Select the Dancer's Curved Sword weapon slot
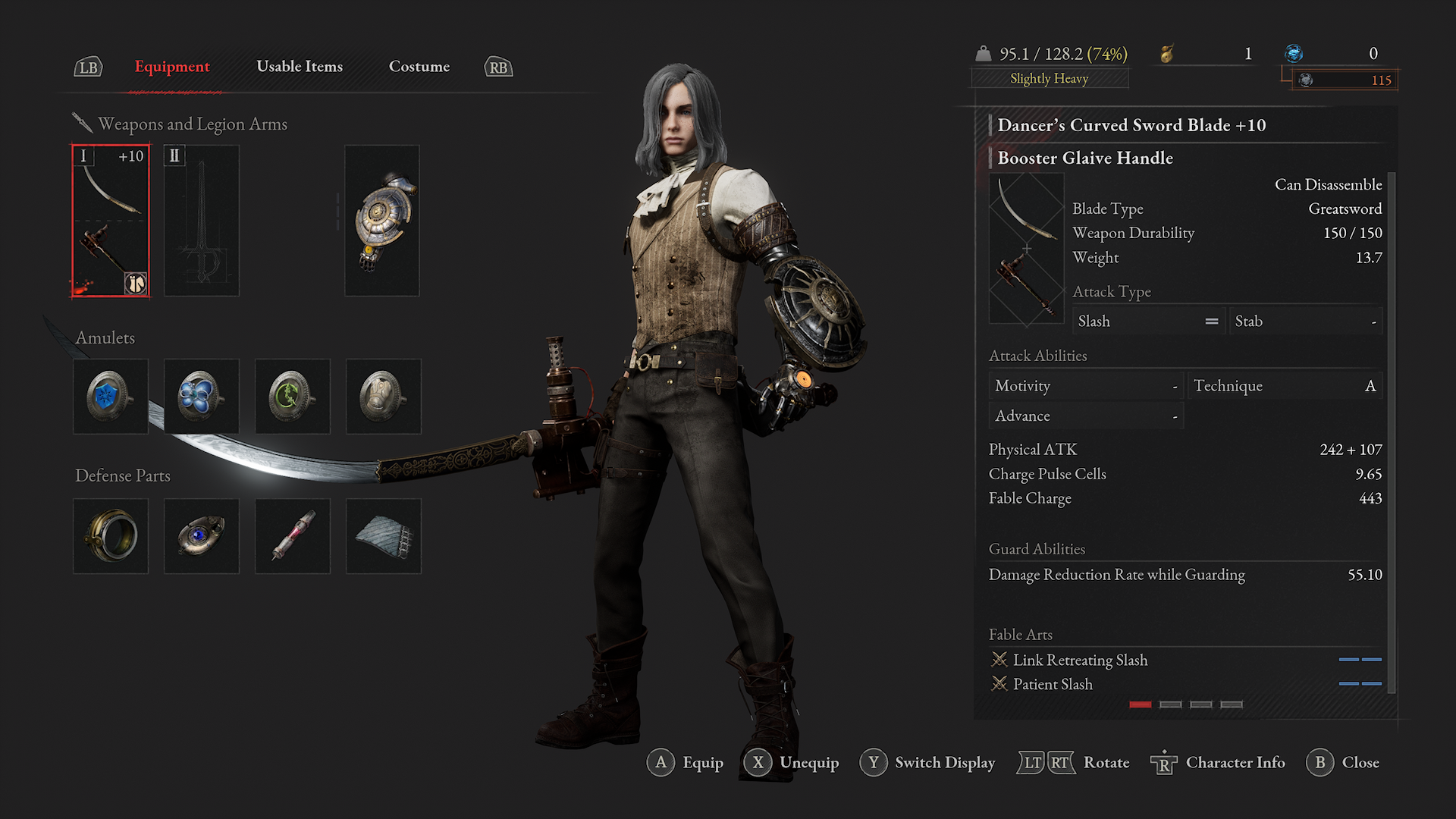The width and height of the screenshot is (1456, 819). [111, 221]
